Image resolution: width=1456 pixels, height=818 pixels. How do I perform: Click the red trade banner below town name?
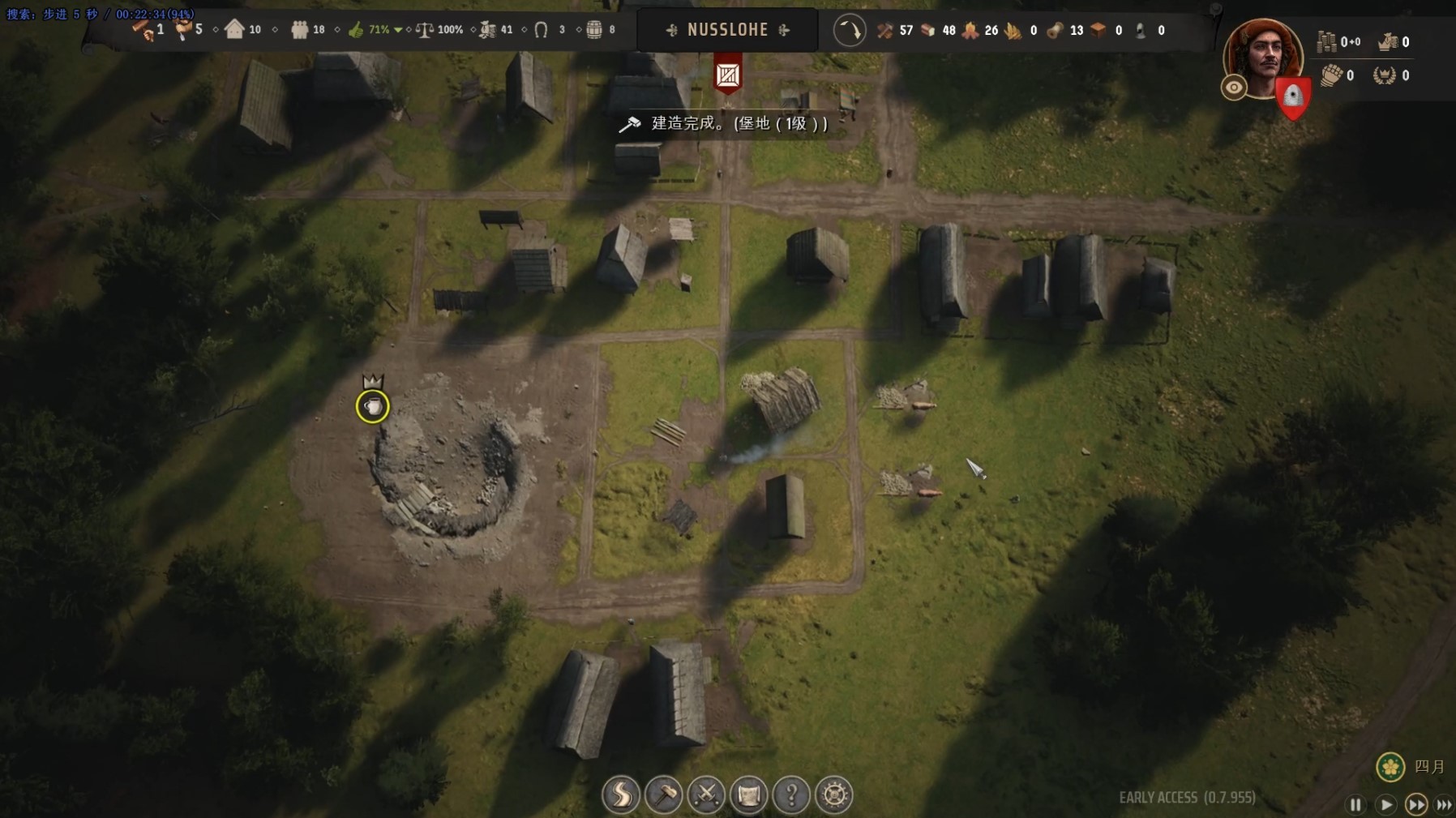coord(728,75)
